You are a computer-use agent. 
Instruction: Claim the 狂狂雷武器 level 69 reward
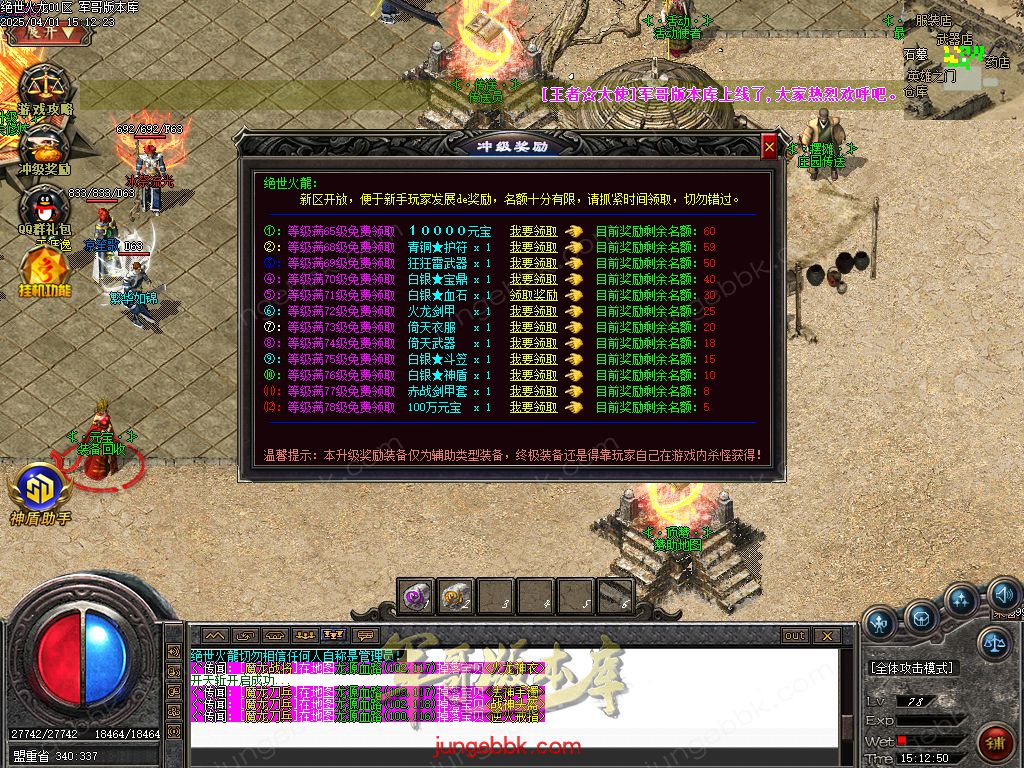533,263
